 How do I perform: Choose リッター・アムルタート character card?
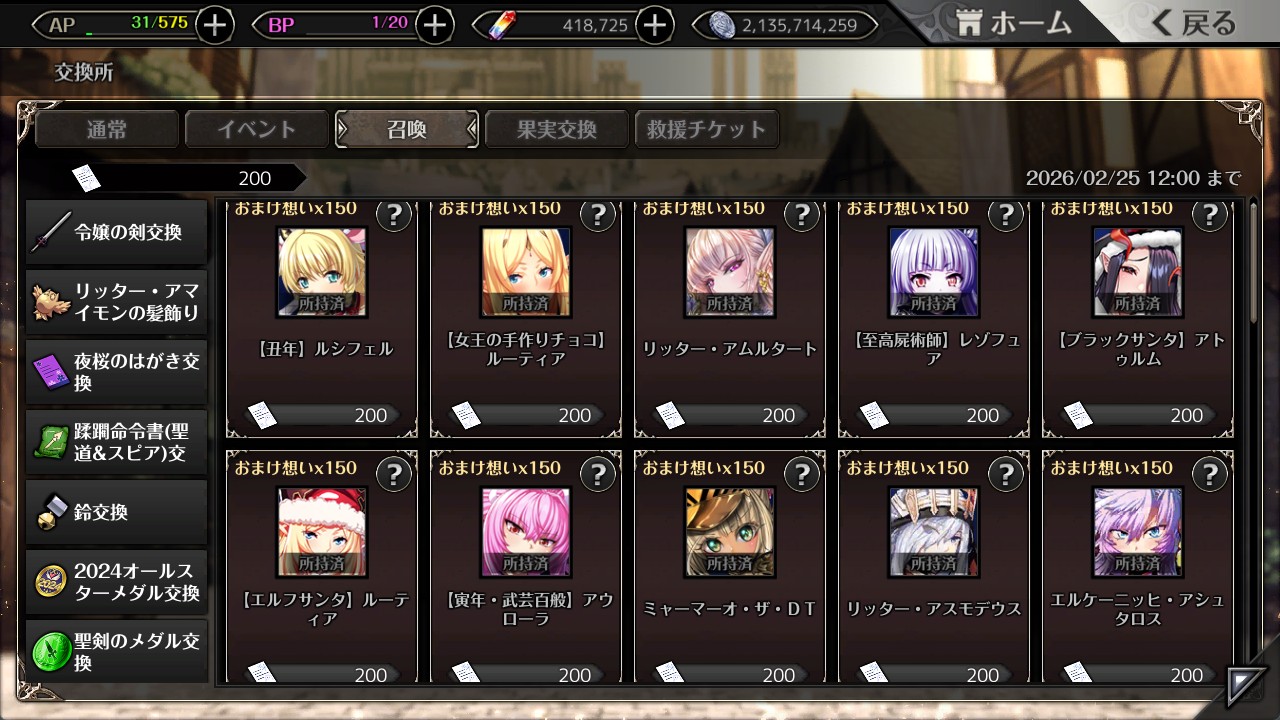(x=729, y=320)
